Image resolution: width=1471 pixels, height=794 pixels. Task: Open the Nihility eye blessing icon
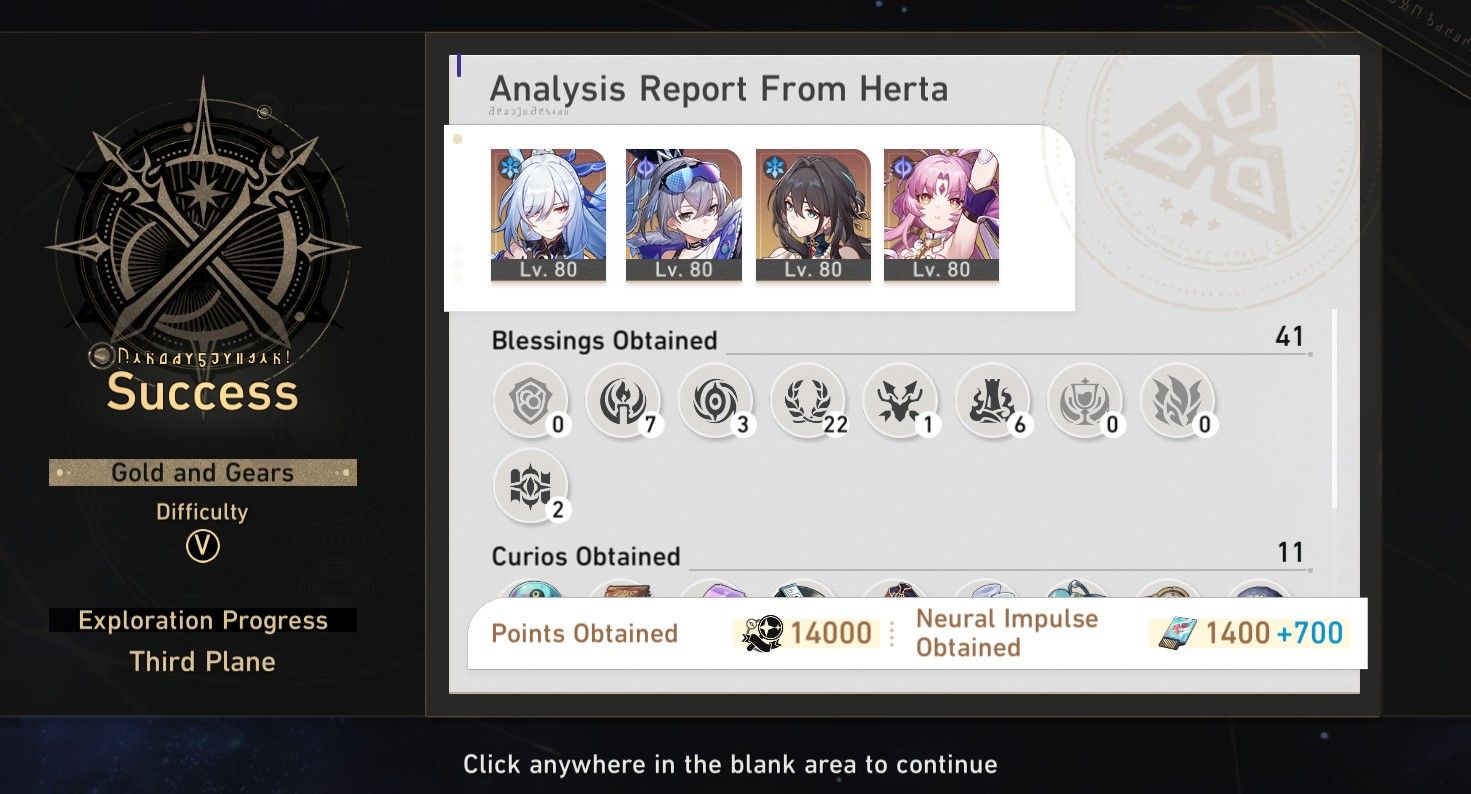click(714, 400)
